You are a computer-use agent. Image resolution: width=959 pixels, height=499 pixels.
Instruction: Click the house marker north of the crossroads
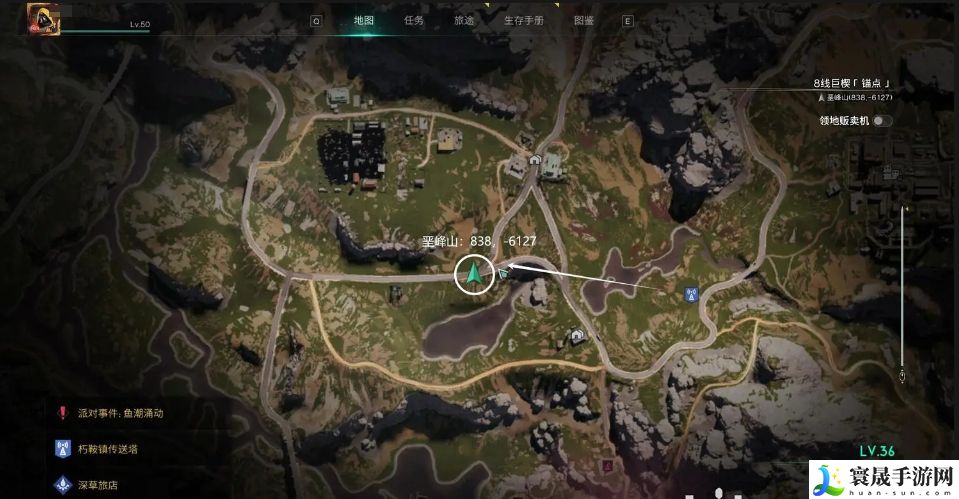535,159
